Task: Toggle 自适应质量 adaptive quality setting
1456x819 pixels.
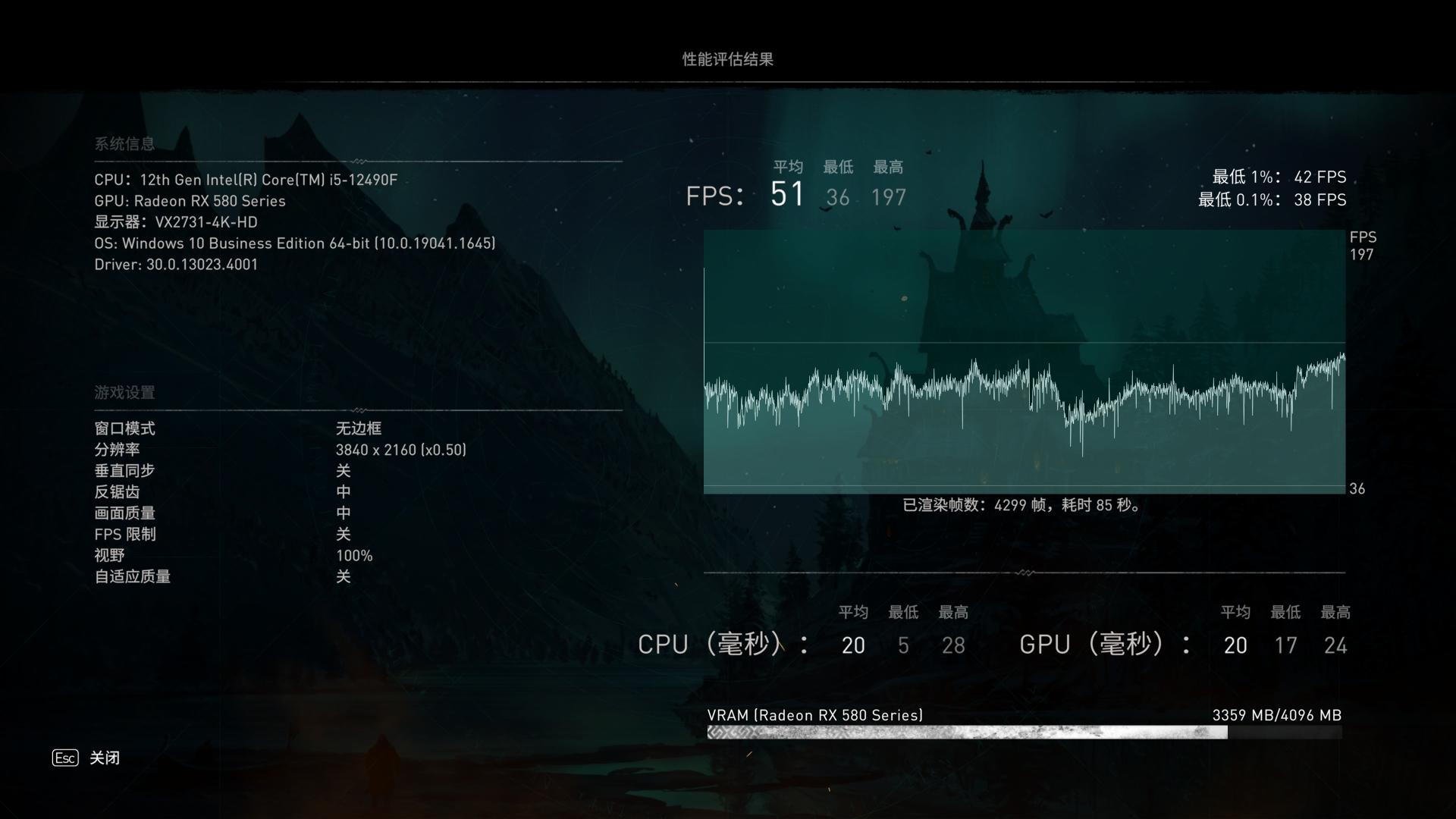Action: [344, 576]
